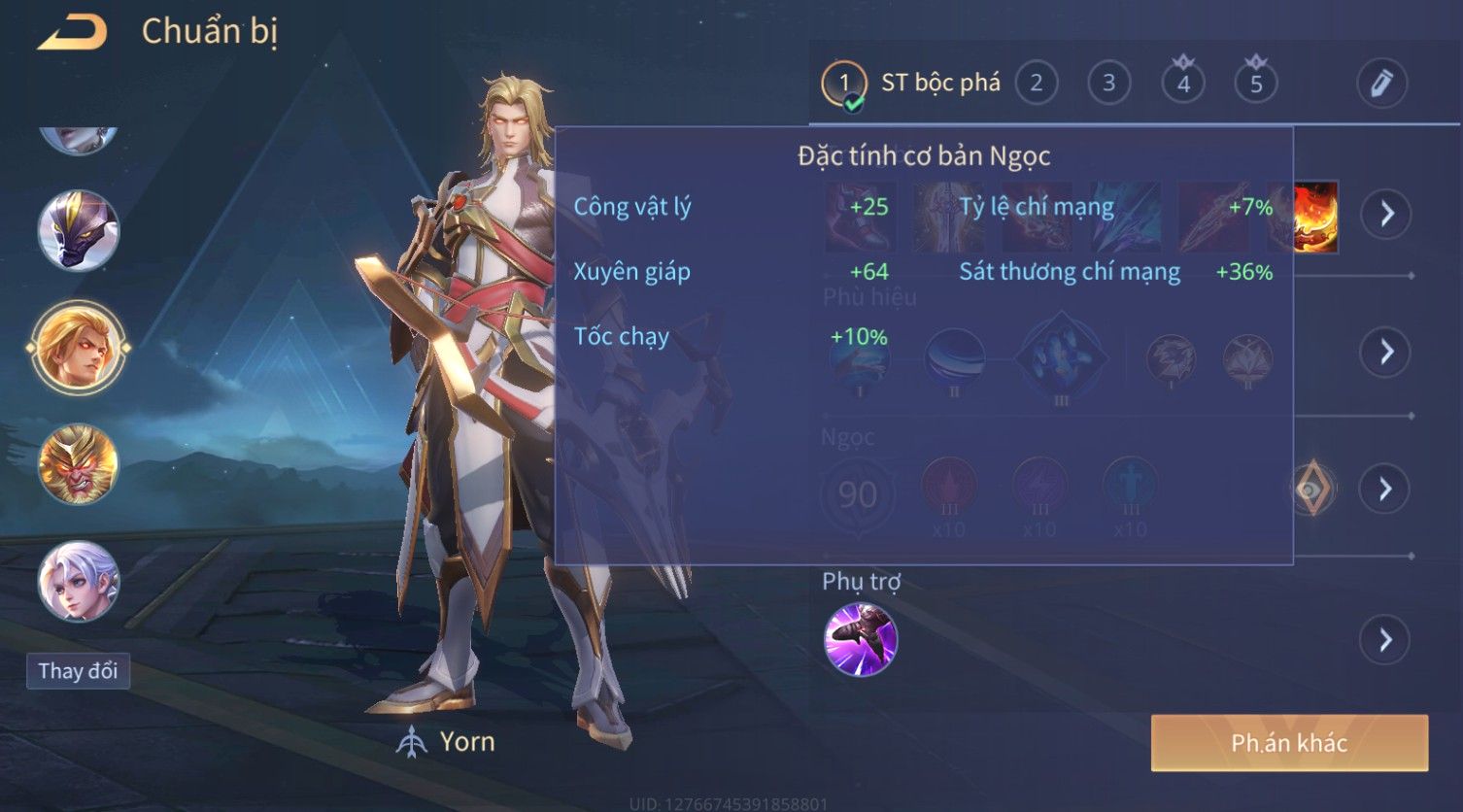Switch to loadout preset 5
Image resolution: width=1463 pixels, height=812 pixels.
point(1255,84)
